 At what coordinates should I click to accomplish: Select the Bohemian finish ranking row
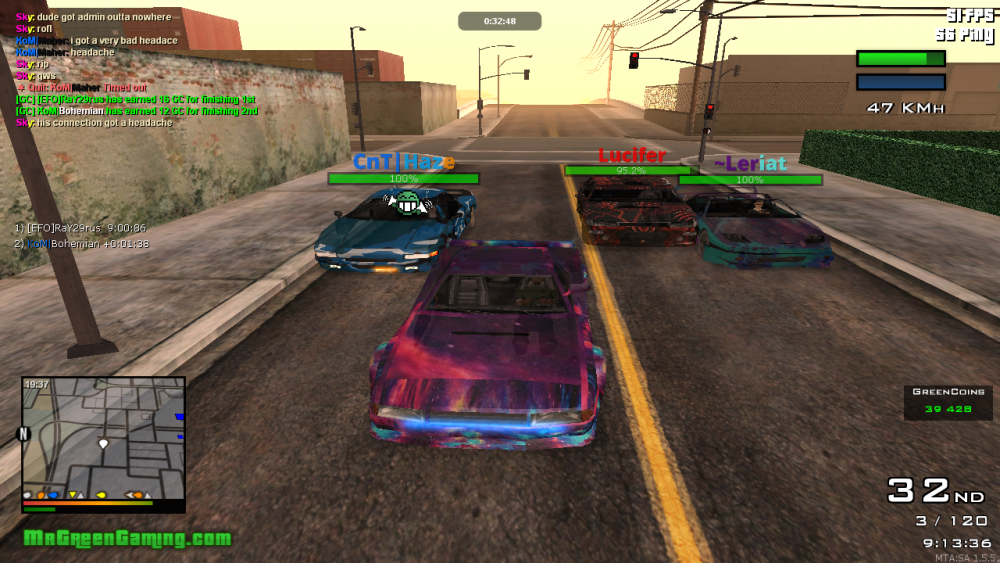tap(81, 243)
